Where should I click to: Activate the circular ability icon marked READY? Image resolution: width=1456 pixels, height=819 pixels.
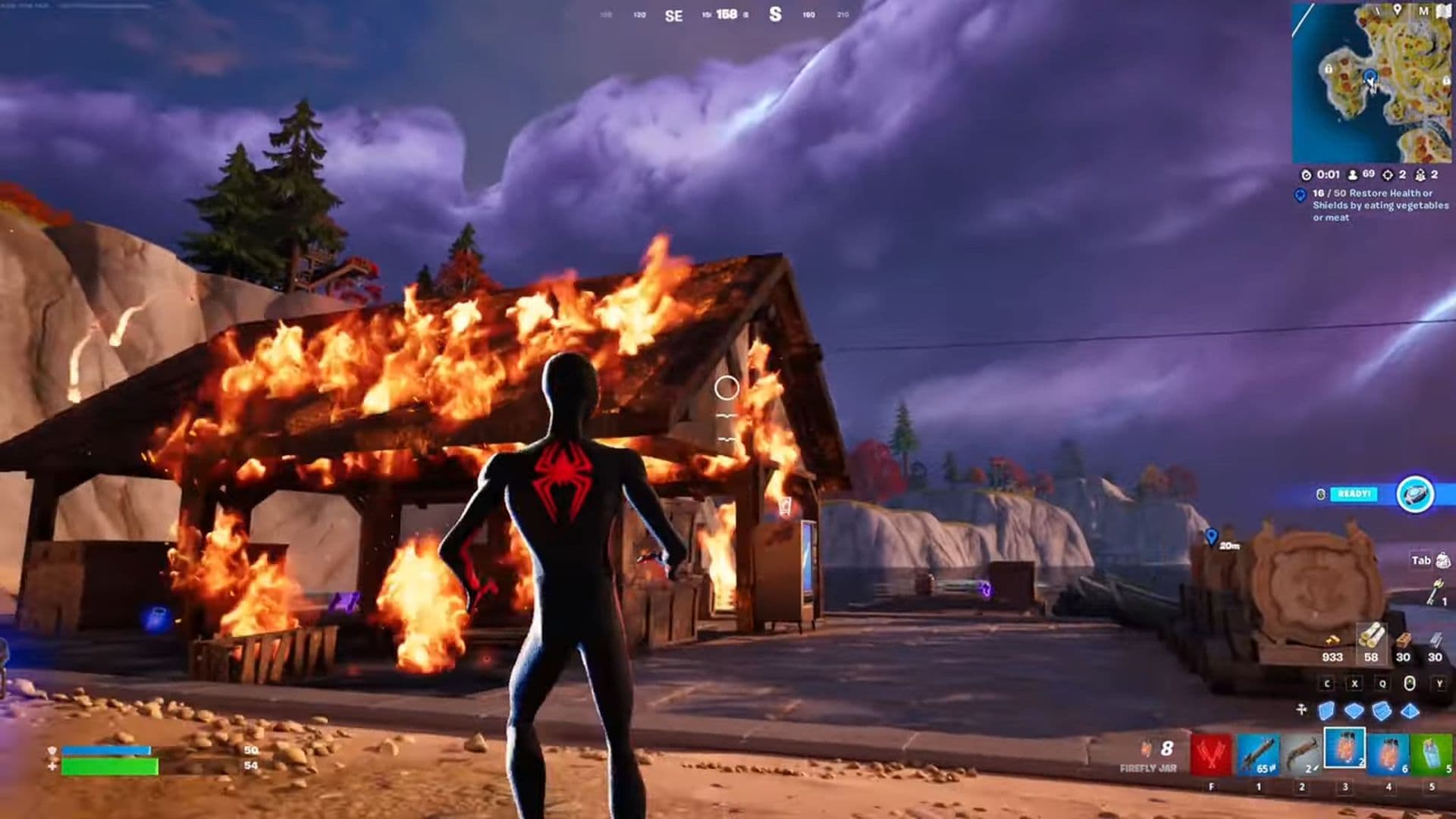pos(1415,494)
